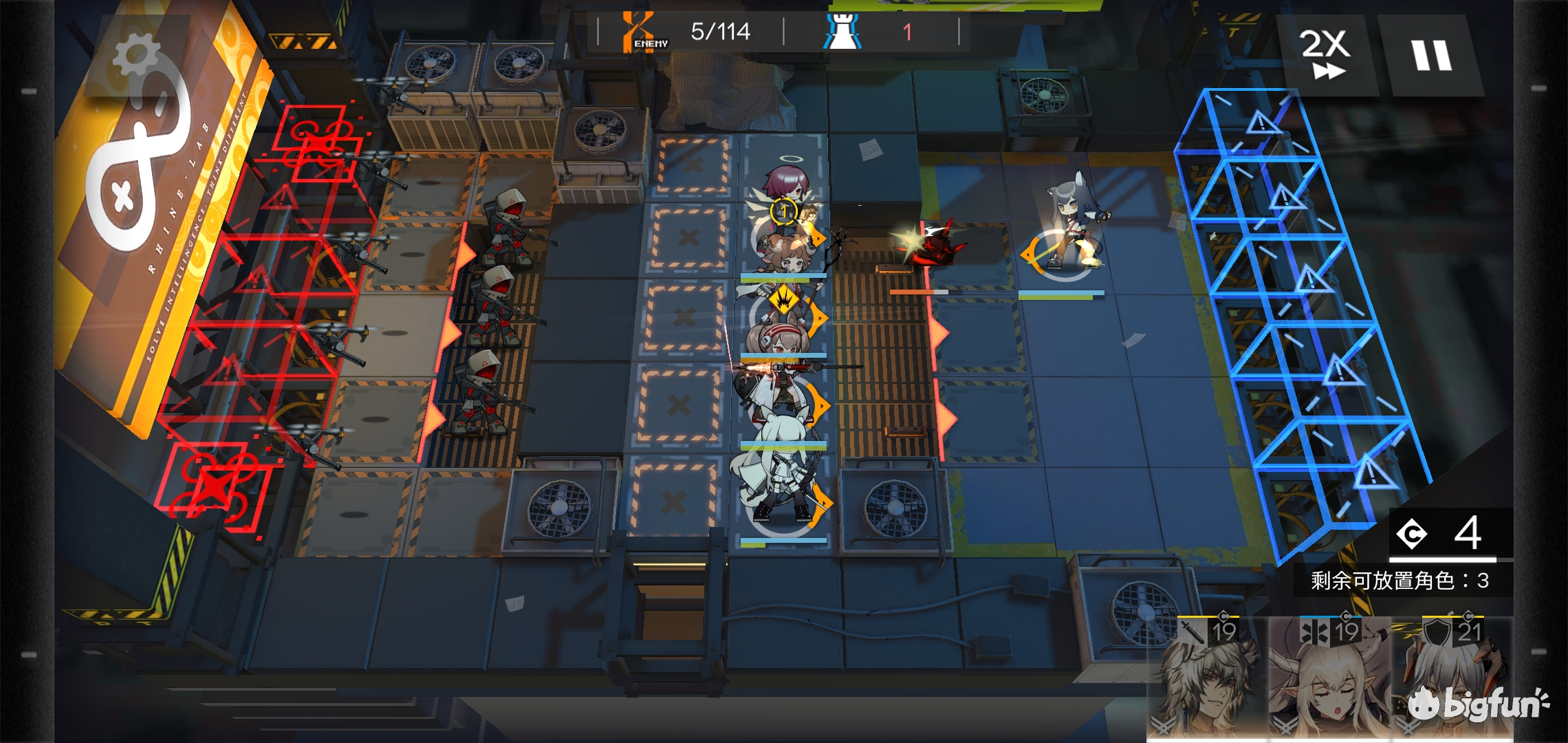Open the settings gear menu
Screen dimensions: 1568x743
click(x=136, y=56)
